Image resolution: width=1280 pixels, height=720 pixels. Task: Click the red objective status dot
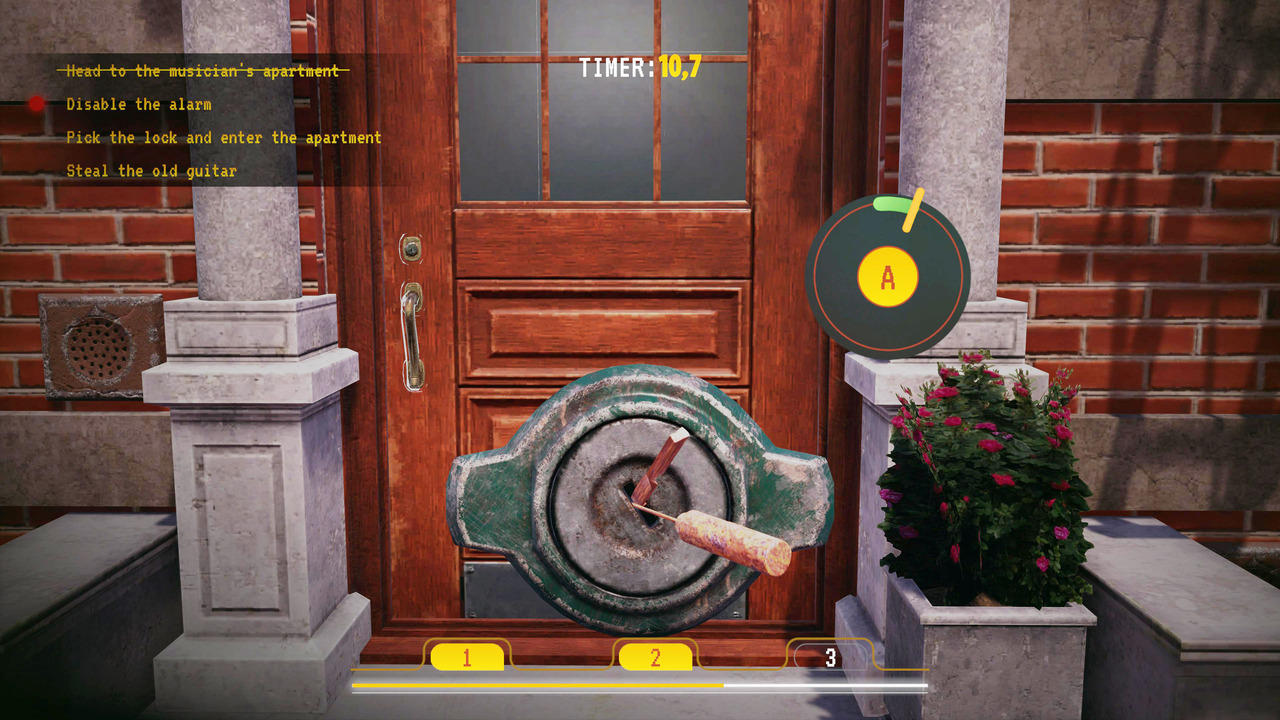pos(37,102)
